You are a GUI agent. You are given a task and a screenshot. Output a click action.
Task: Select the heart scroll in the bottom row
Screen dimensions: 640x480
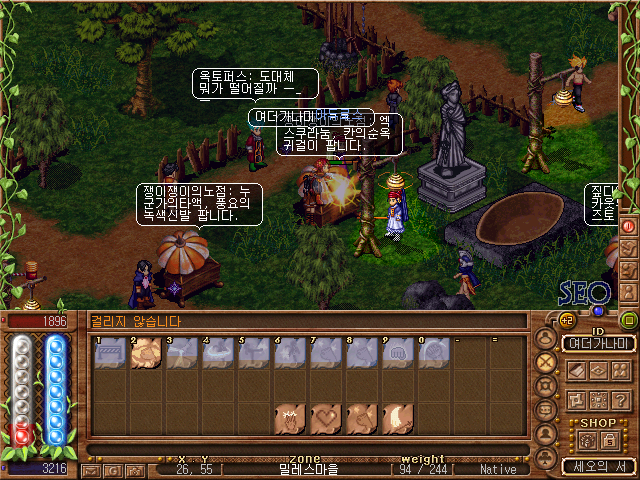click(325, 418)
